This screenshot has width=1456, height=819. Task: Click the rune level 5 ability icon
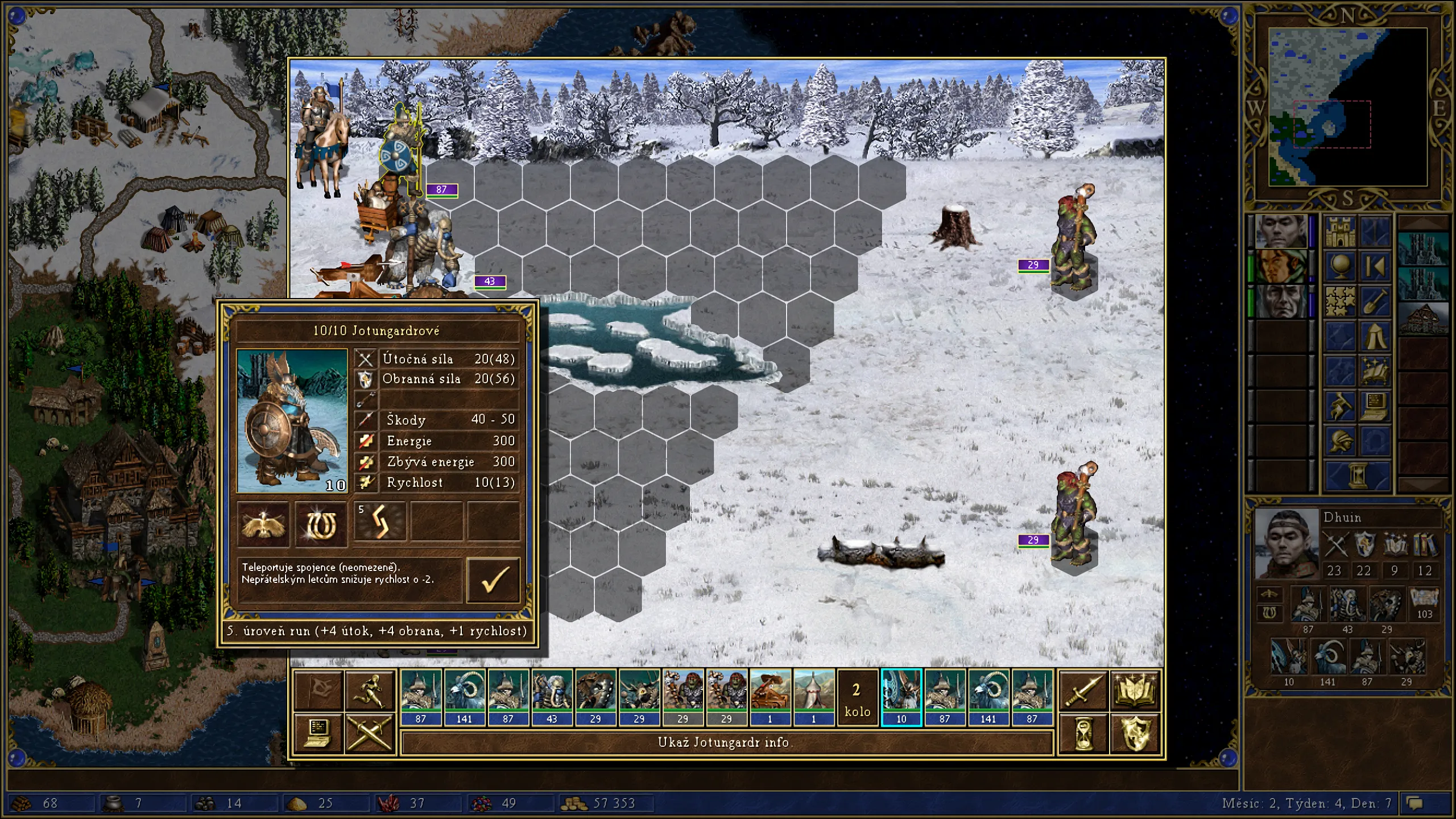tap(380, 523)
